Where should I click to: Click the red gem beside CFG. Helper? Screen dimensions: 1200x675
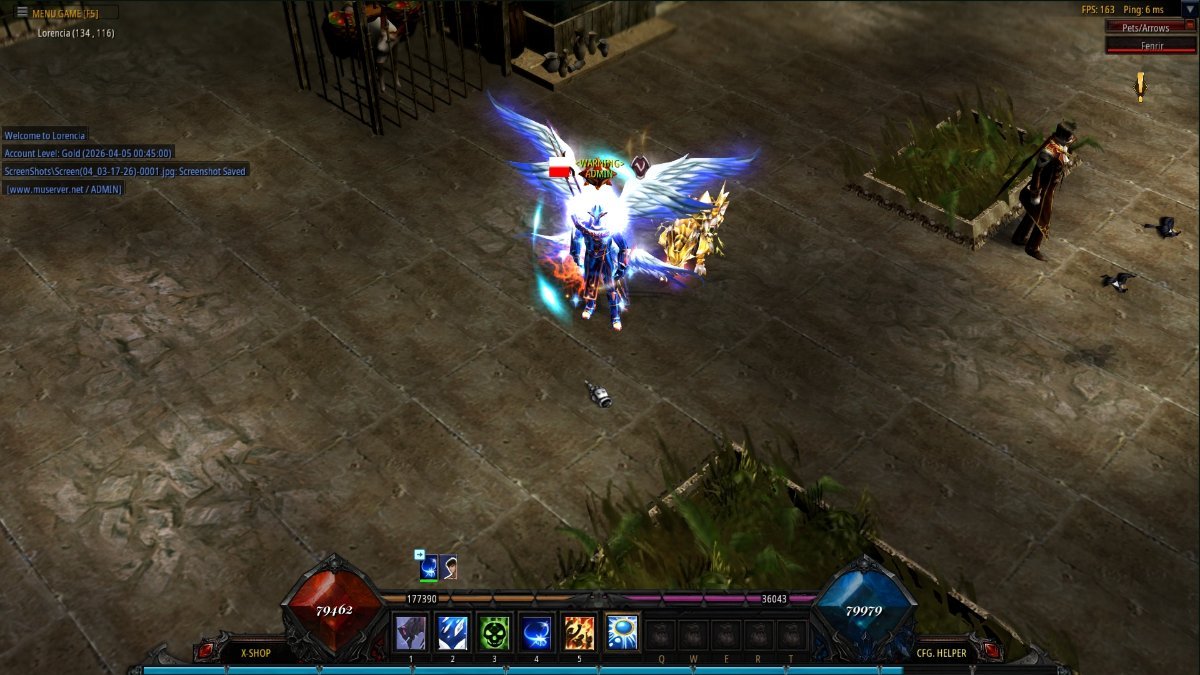click(991, 651)
